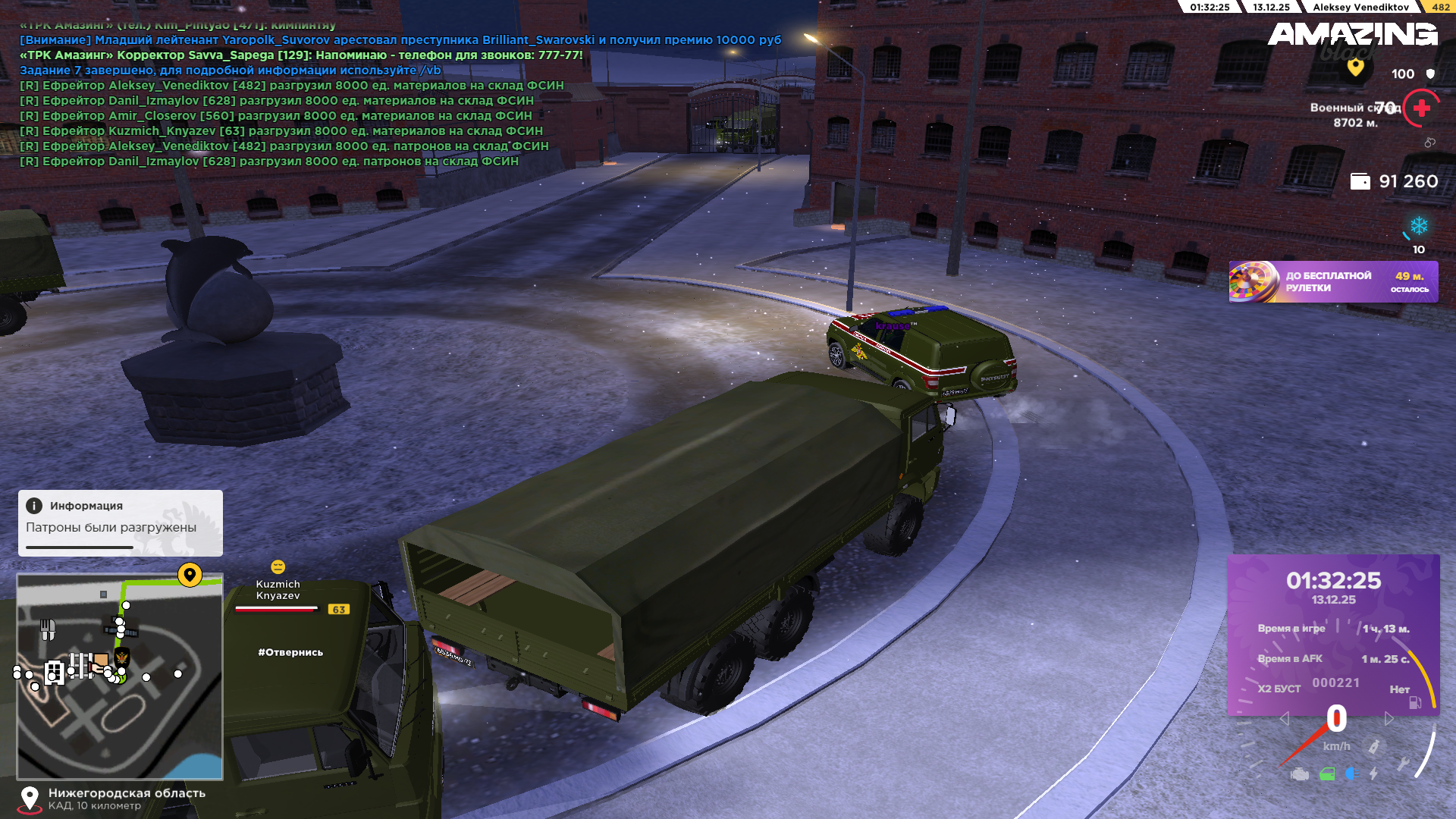Click the FSIN emblem marker on the minimap
The width and height of the screenshot is (1456, 819).
click(x=121, y=657)
